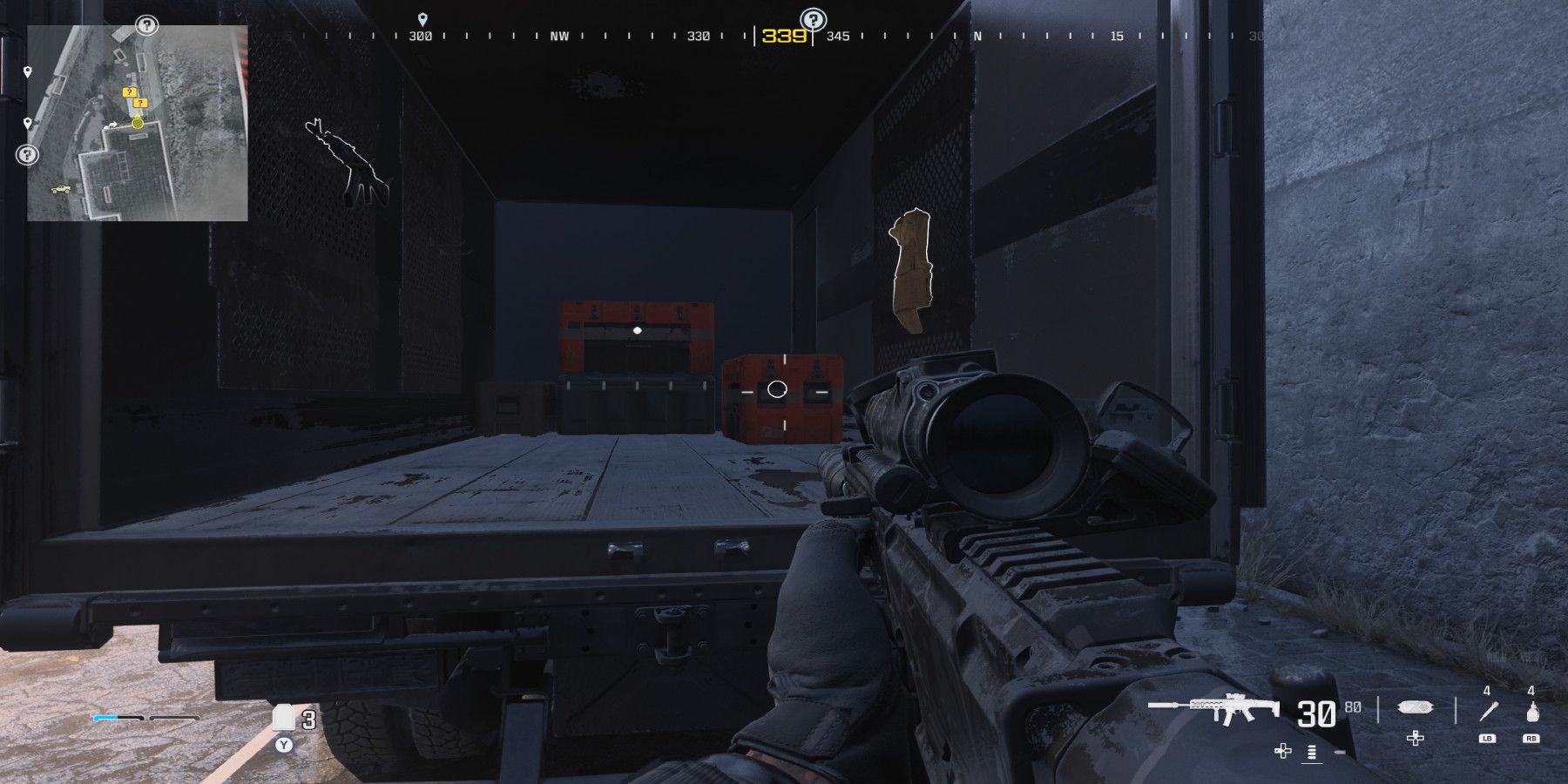Open the question mark marker on the compass
This screenshot has height=784, width=1568.
813,17
